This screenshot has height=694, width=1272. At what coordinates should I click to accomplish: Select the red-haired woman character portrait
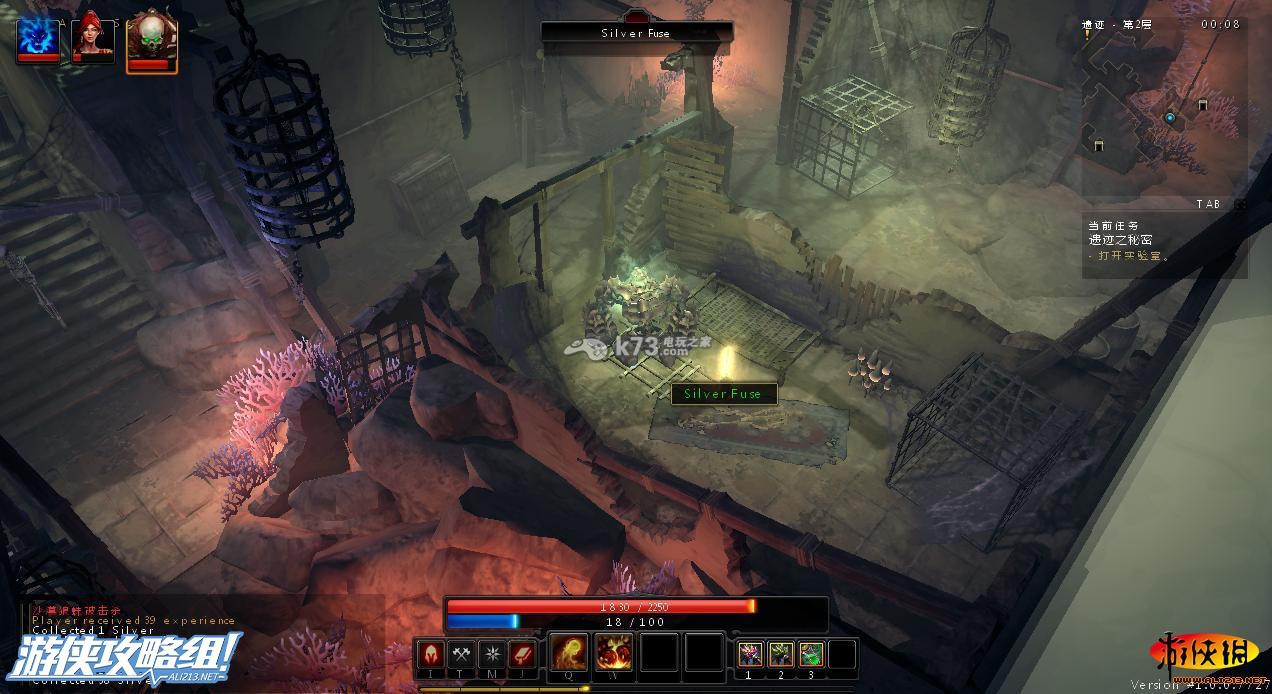pos(93,38)
